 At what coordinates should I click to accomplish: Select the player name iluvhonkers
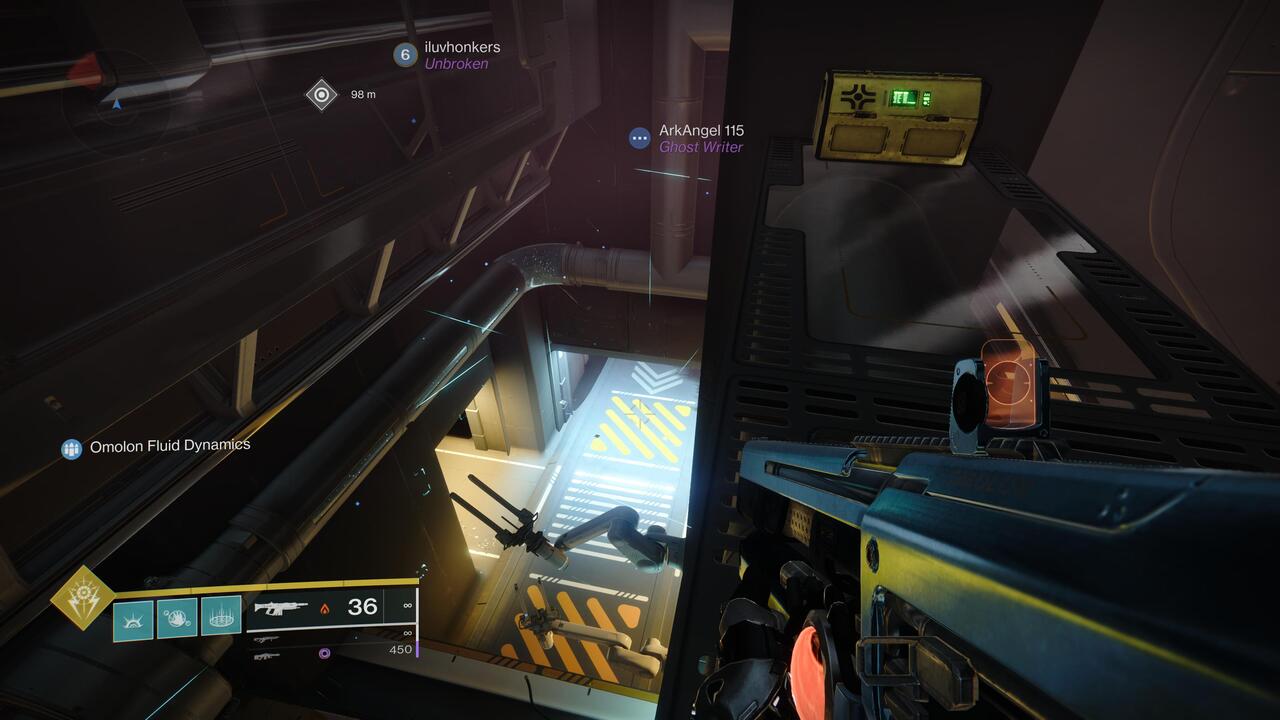[x=460, y=48]
